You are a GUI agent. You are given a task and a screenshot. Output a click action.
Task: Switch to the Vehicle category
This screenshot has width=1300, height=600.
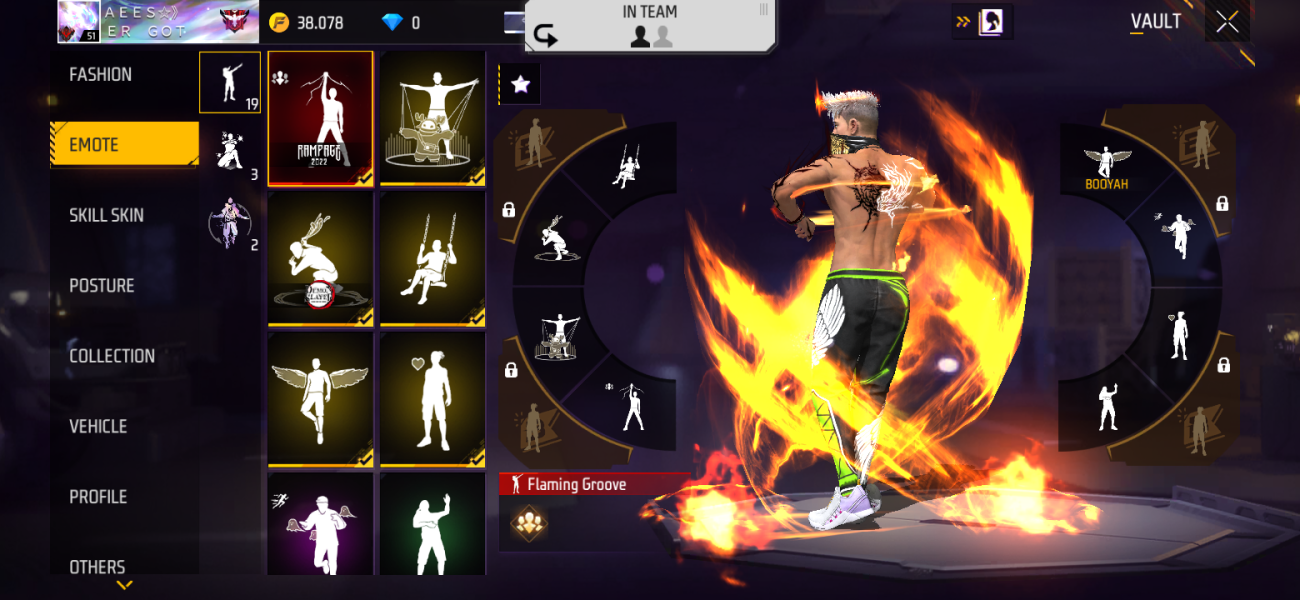(98, 427)
